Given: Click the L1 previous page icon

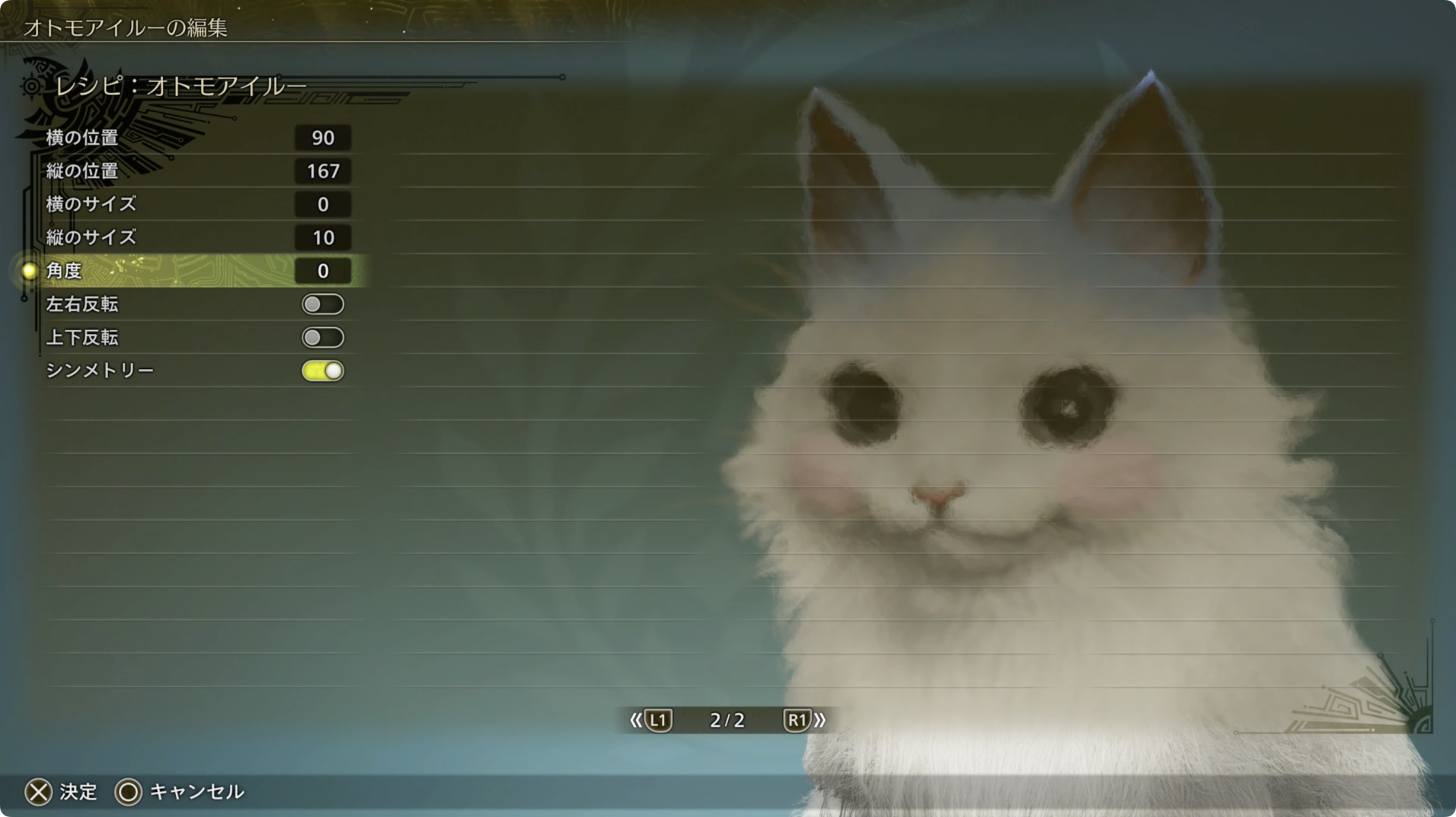Looking at the screenshot, I should 659,721.
